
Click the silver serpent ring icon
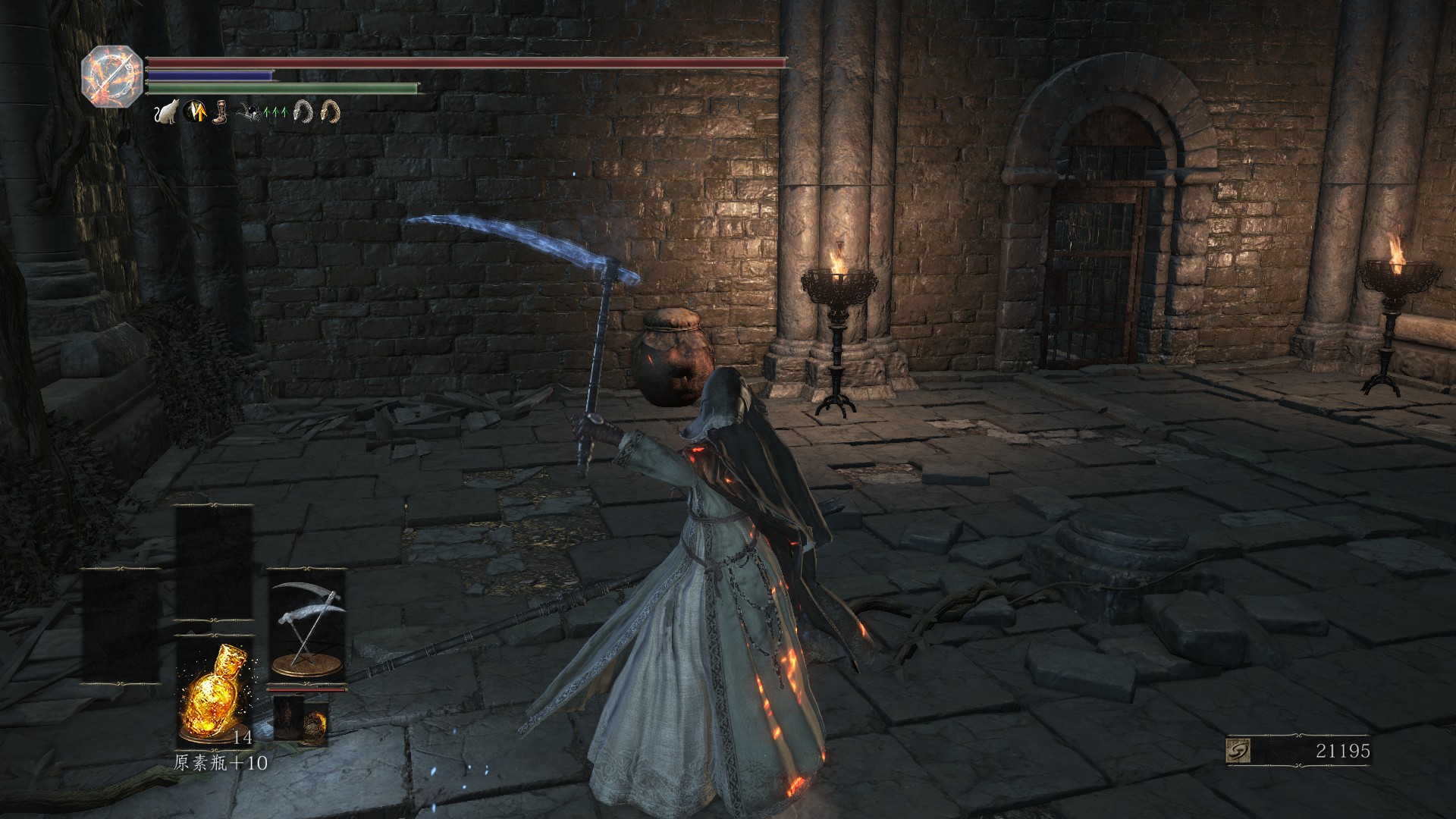[x=304, y=113]
